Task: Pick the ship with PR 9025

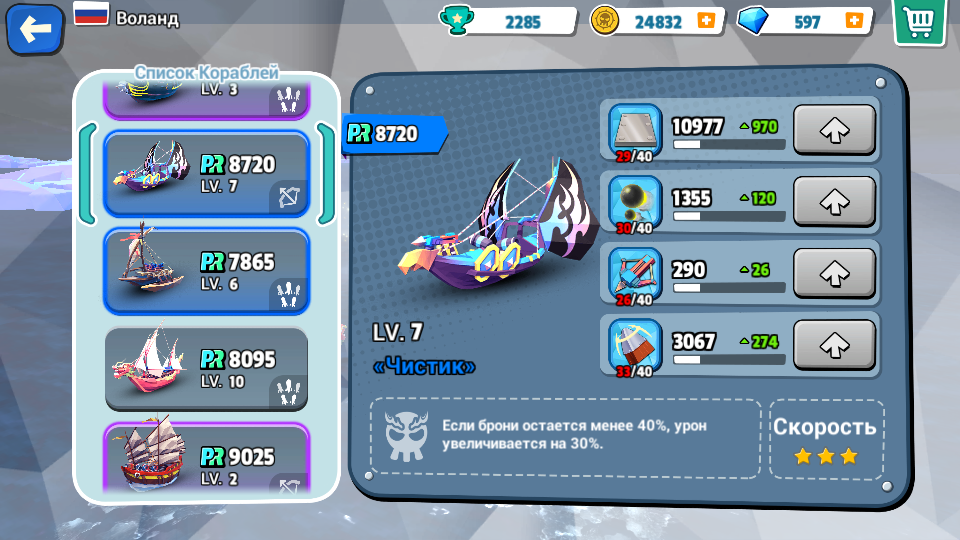Action: [206, 462]
